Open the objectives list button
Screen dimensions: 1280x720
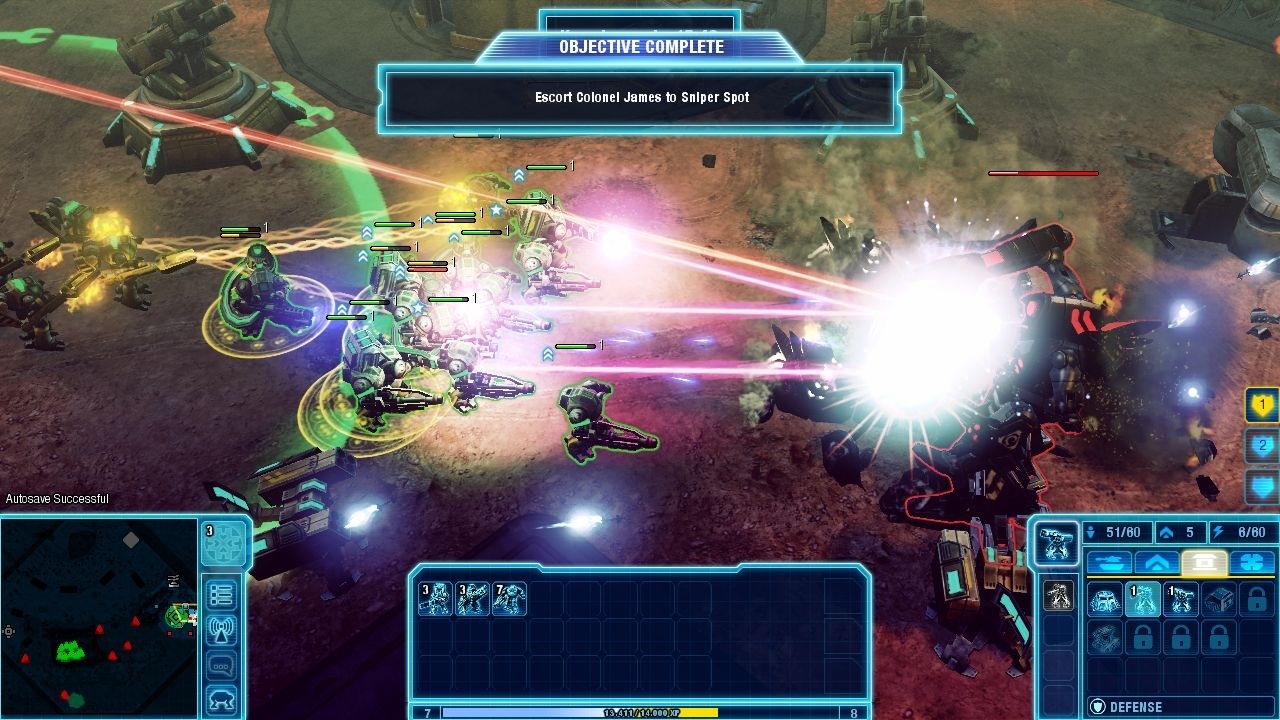[x=221, y=595]
